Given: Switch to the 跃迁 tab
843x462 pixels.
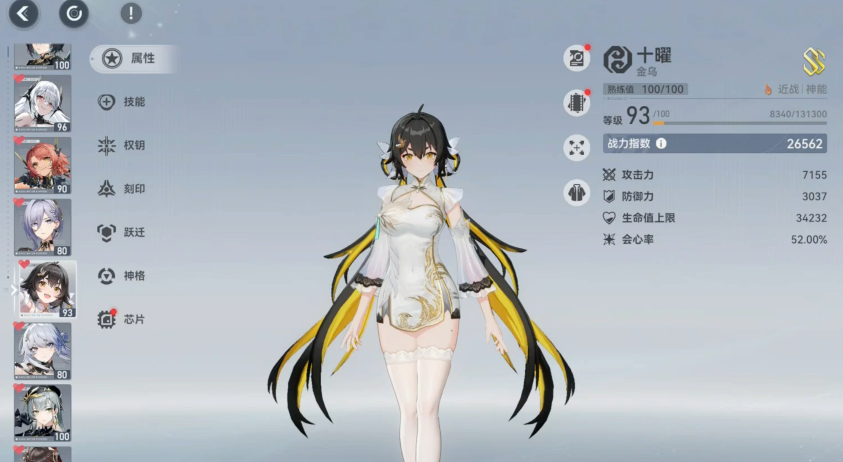Looking at the screenshot, I should 125,232.
